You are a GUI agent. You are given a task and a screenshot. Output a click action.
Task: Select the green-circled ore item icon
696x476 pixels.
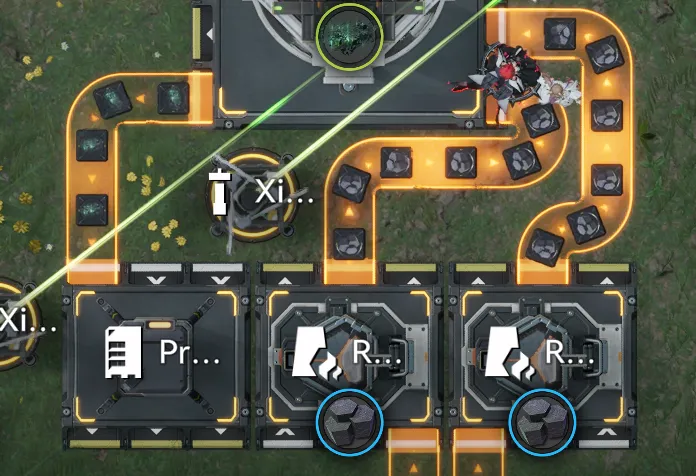pos(348,36)
